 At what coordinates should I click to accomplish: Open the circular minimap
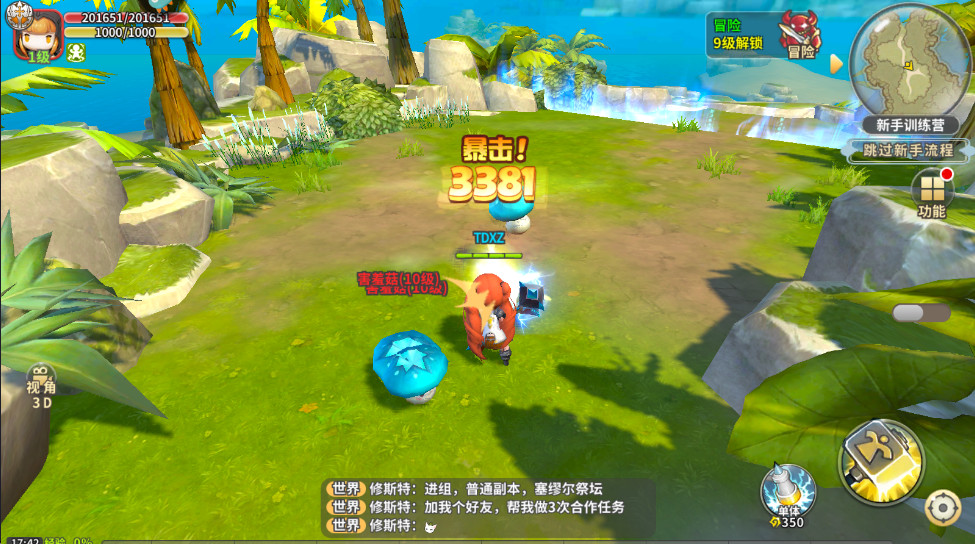[910, 62]
